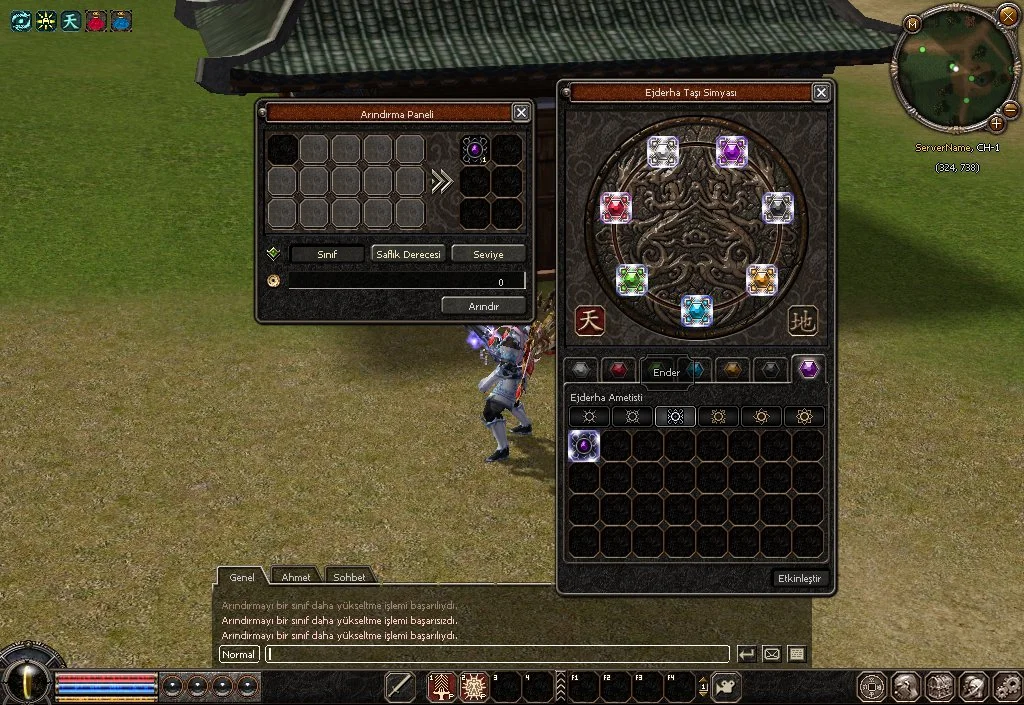Select the Seviye refinement option
Screen dimensions: 1024x705
tap(488, 254)
